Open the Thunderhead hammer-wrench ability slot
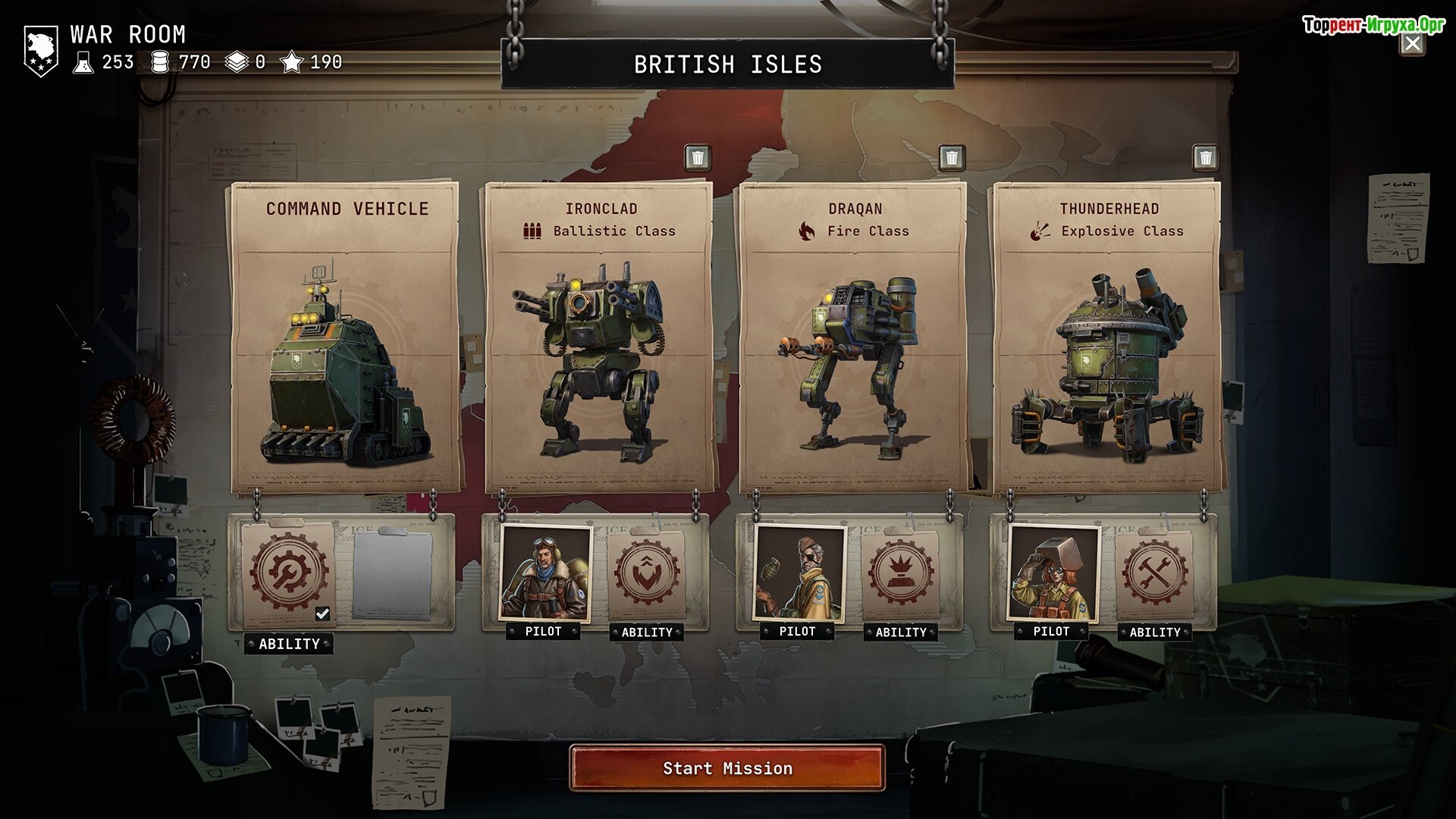This screenshot has height=819, width=1456. point(1155,573)
